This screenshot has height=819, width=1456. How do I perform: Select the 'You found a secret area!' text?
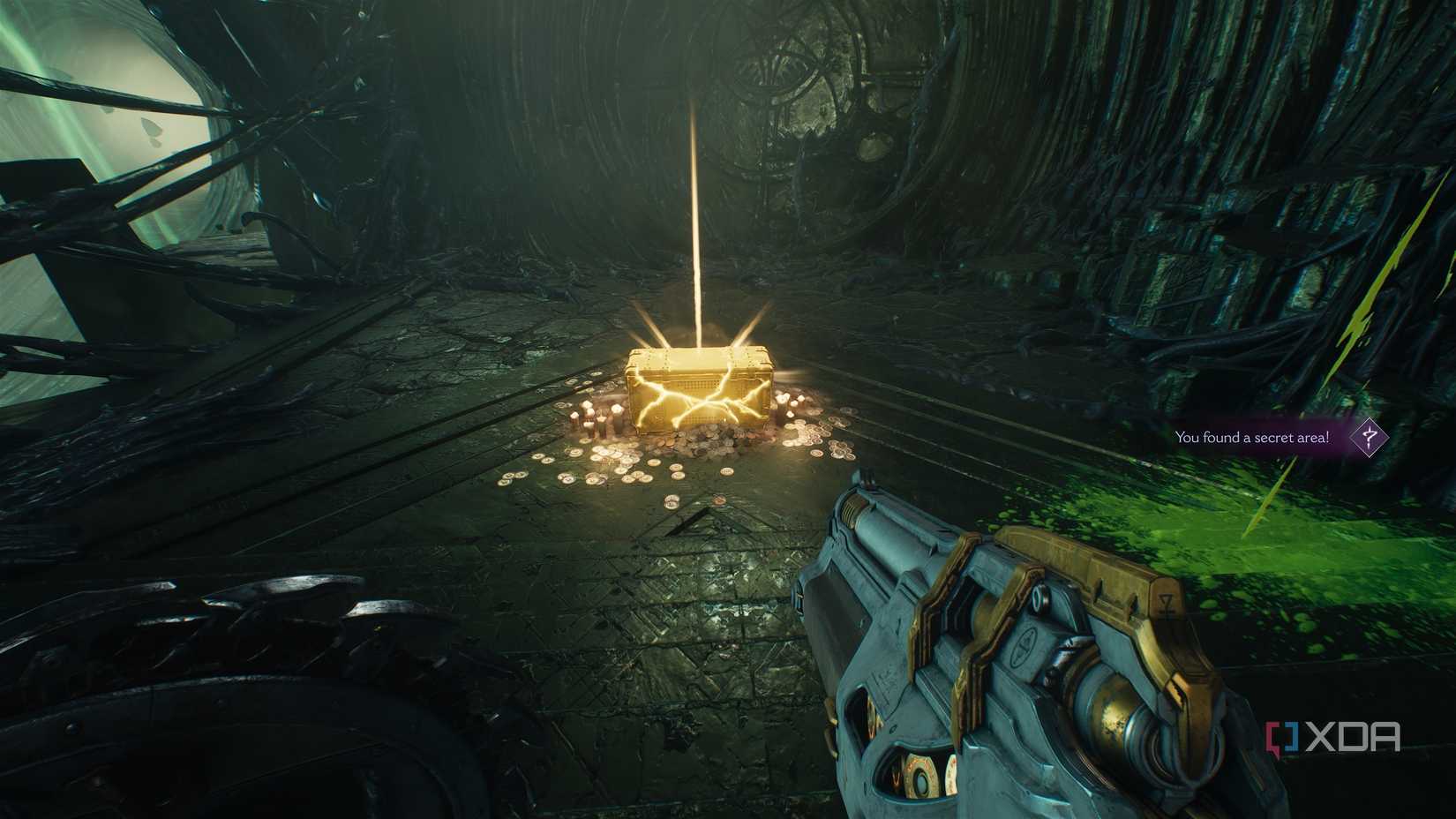1250,437
